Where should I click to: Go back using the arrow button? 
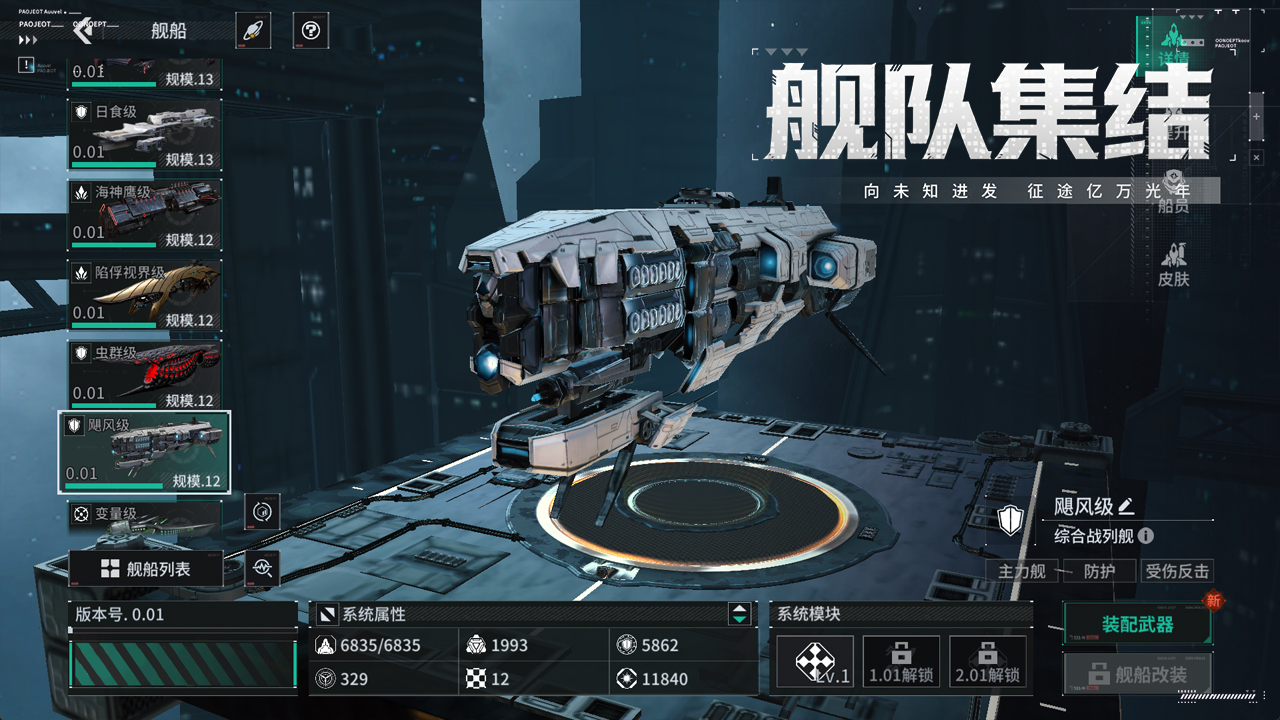coord(82,31)
